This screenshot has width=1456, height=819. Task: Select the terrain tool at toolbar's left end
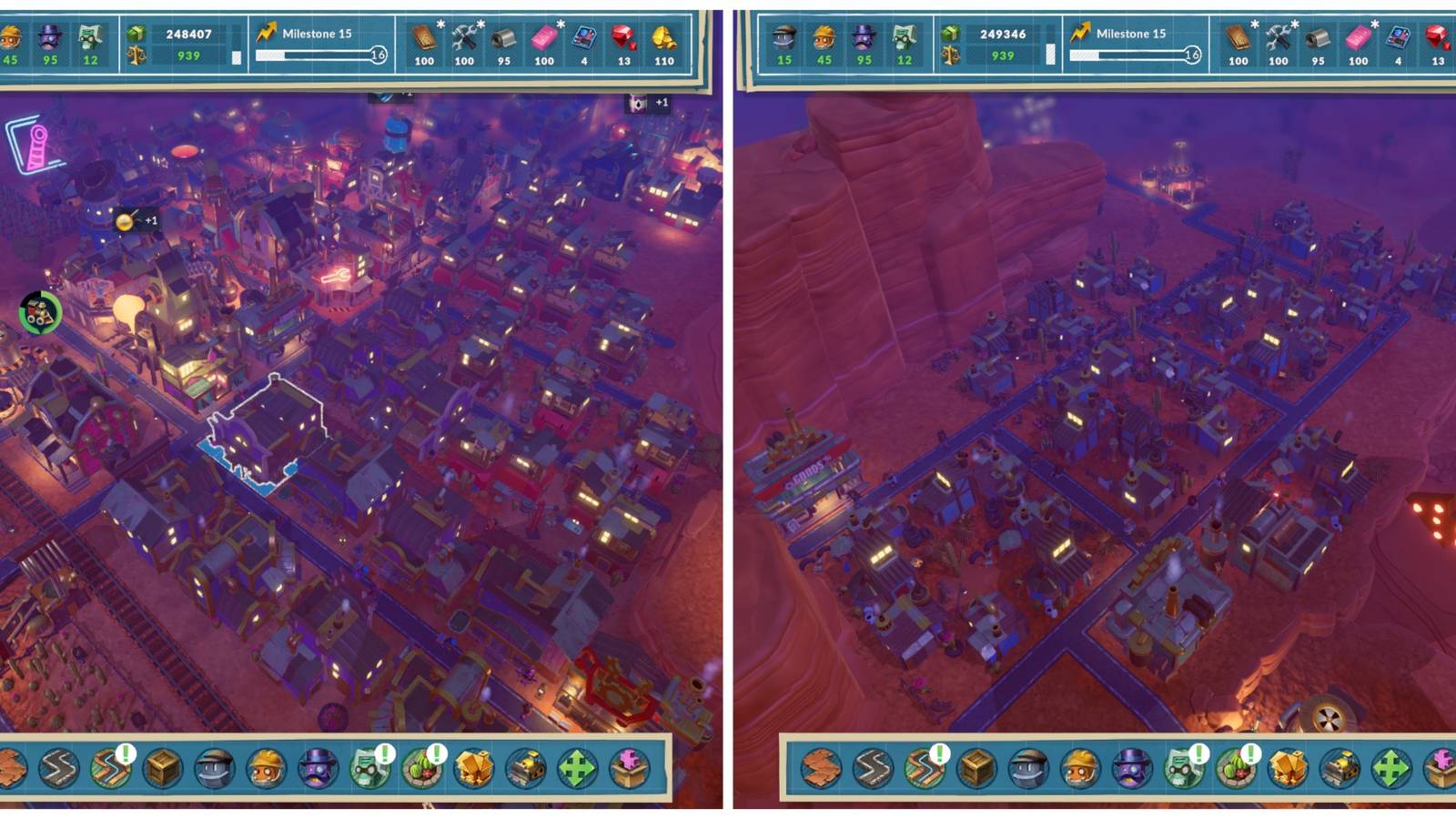pos(11,769)
